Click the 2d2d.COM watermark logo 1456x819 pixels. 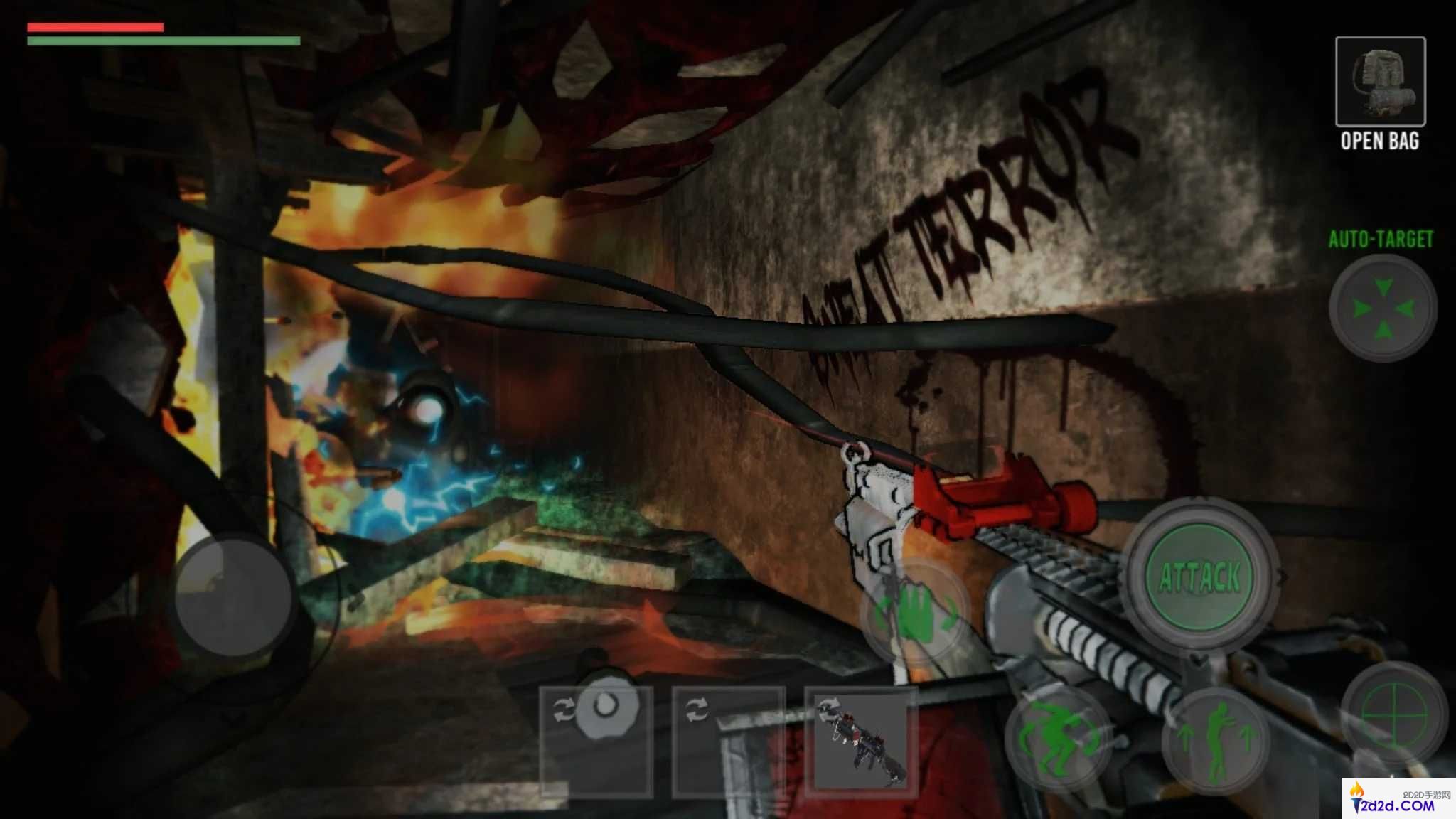(x=1398, y=799)
